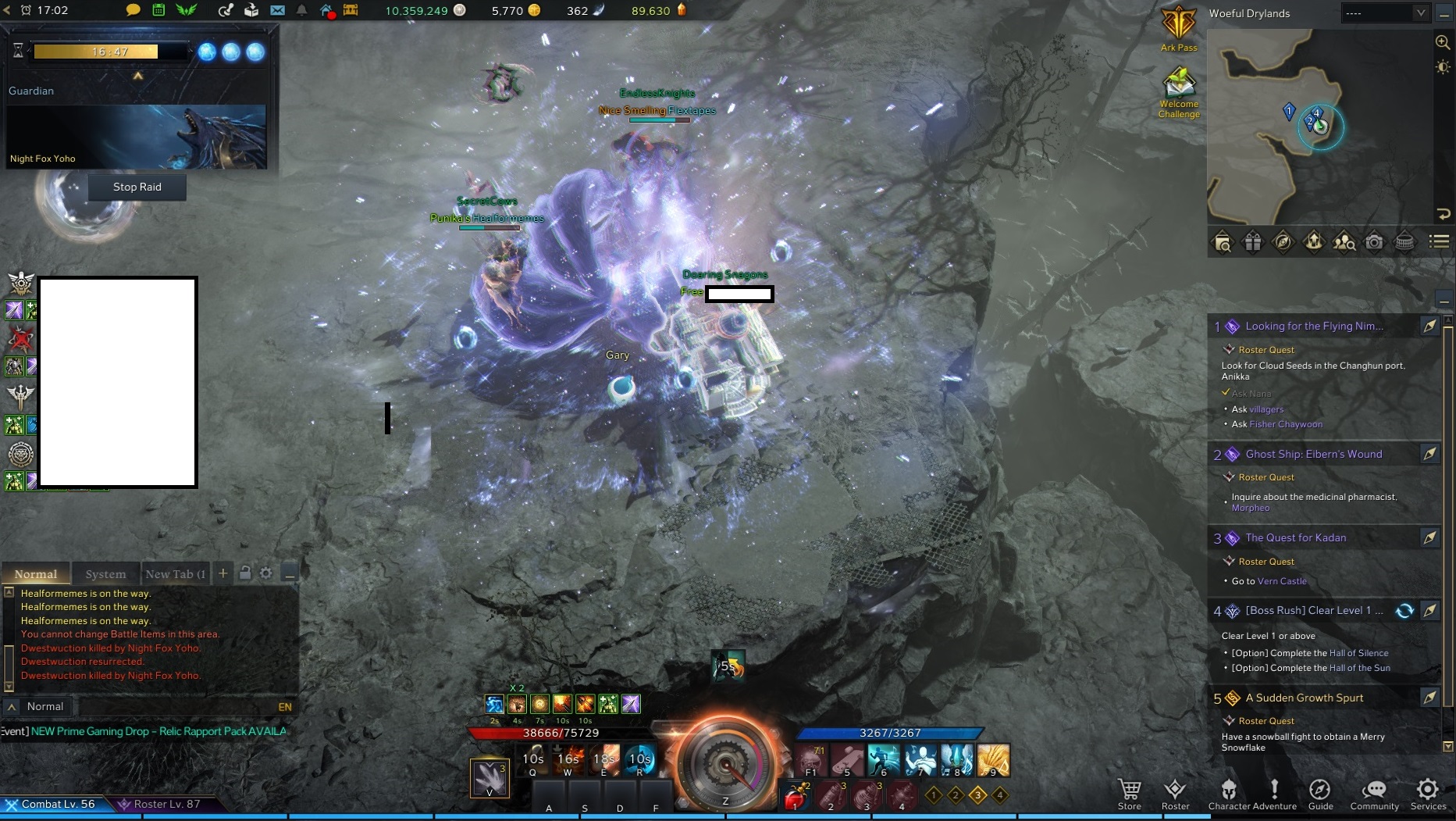Screen dimensions: 1456x821
Task: Click the notification bell icon
Action: click(301, 11)
